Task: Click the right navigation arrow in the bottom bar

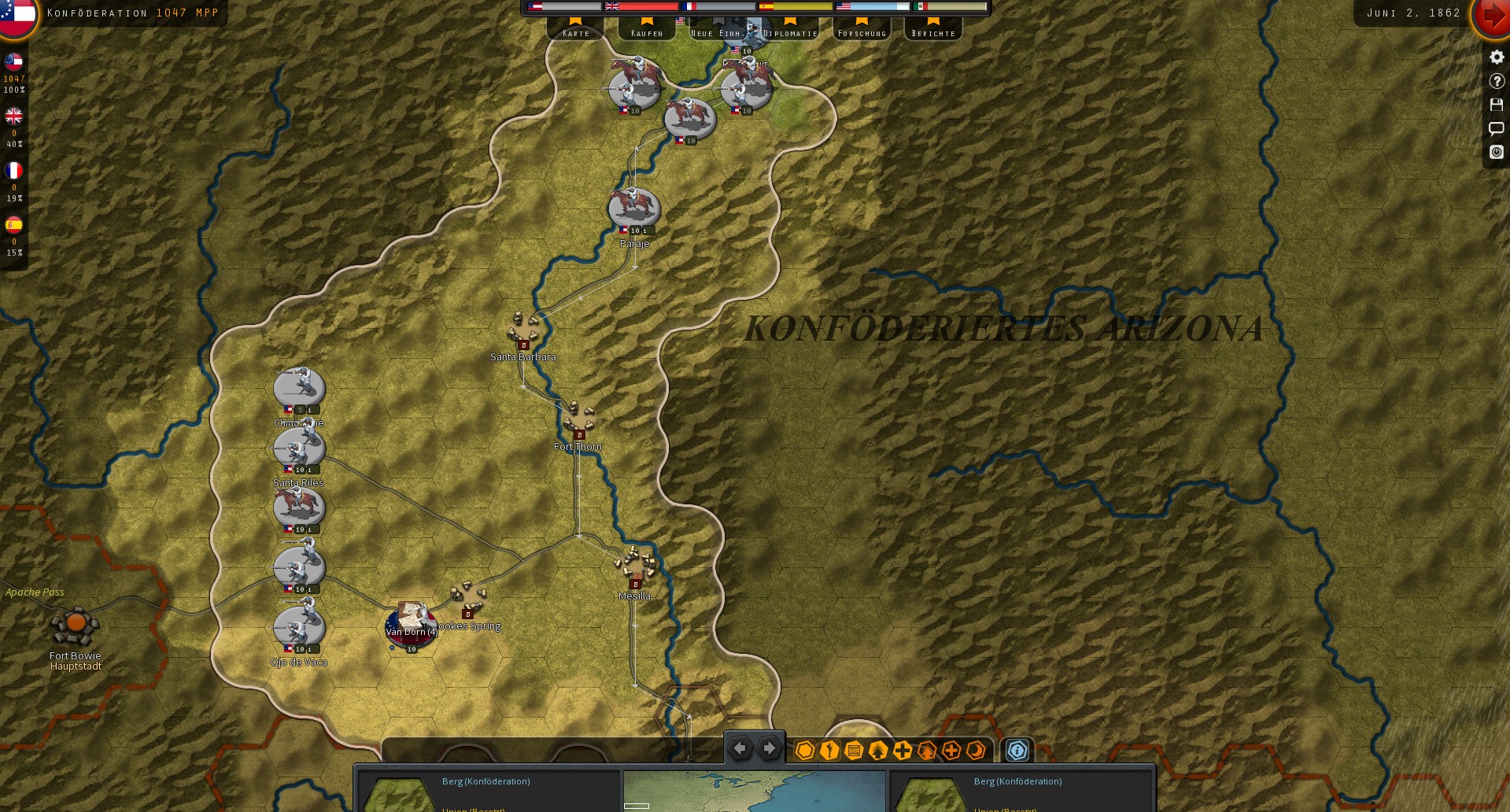Action: pos(769,748)
